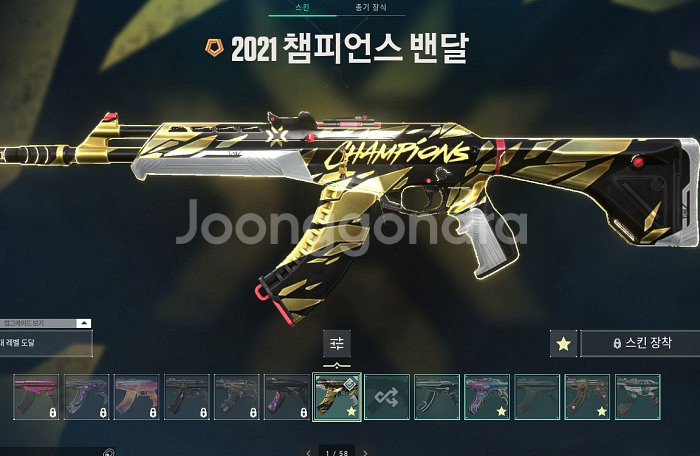Select the gold Champions Vandal thumbnail

pos(337,396)
